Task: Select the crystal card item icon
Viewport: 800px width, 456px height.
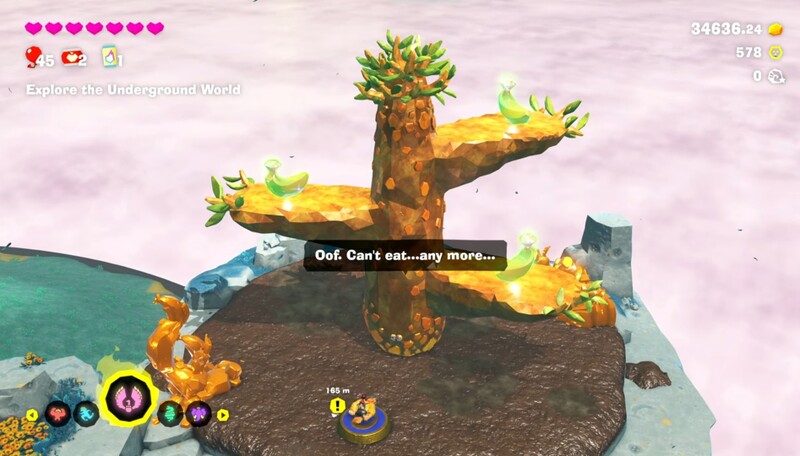Action: [x=110, y=58]
